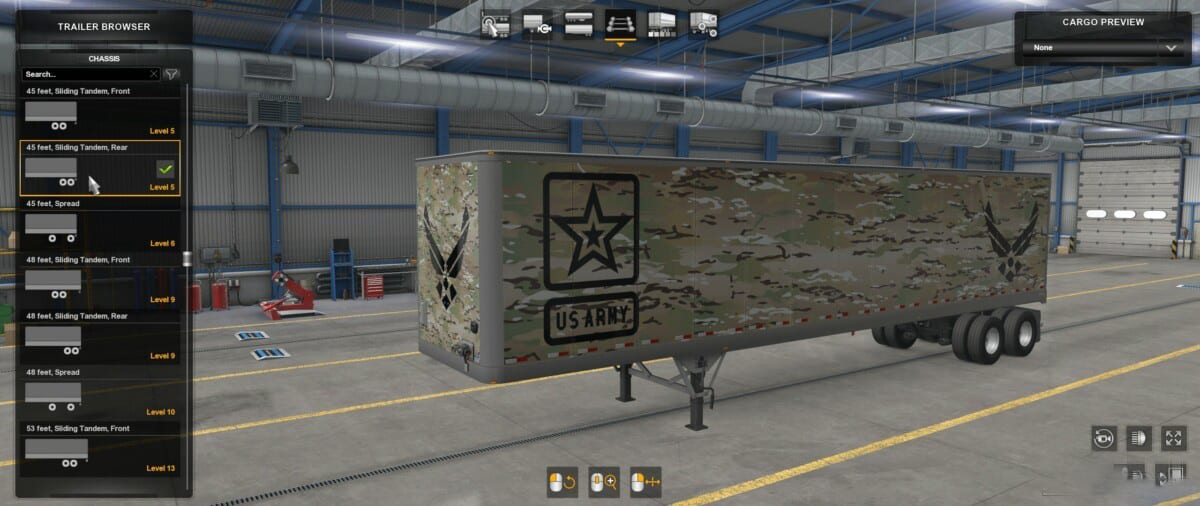Clear the search with the X button
This screenshot has width=1200, height=506.
point(154,74)
